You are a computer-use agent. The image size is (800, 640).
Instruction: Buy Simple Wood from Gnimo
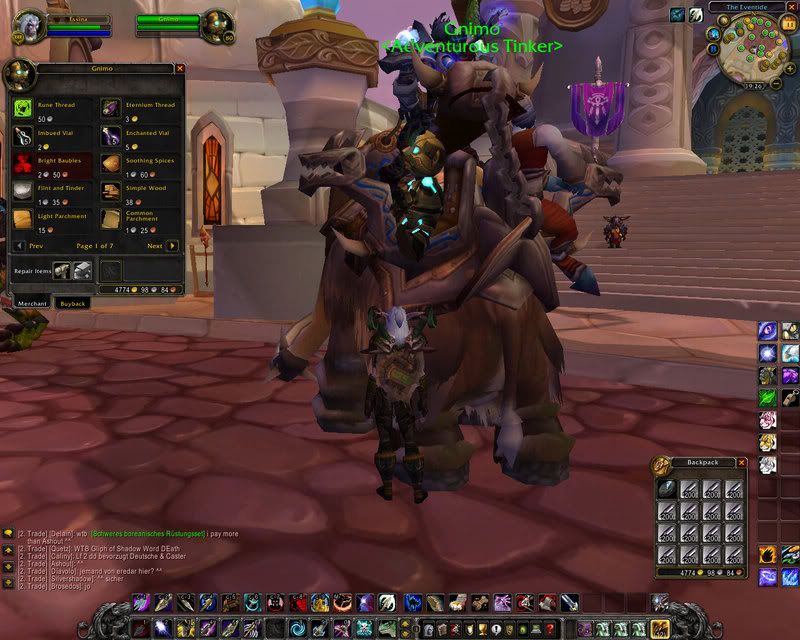click(x=109, y=191)
